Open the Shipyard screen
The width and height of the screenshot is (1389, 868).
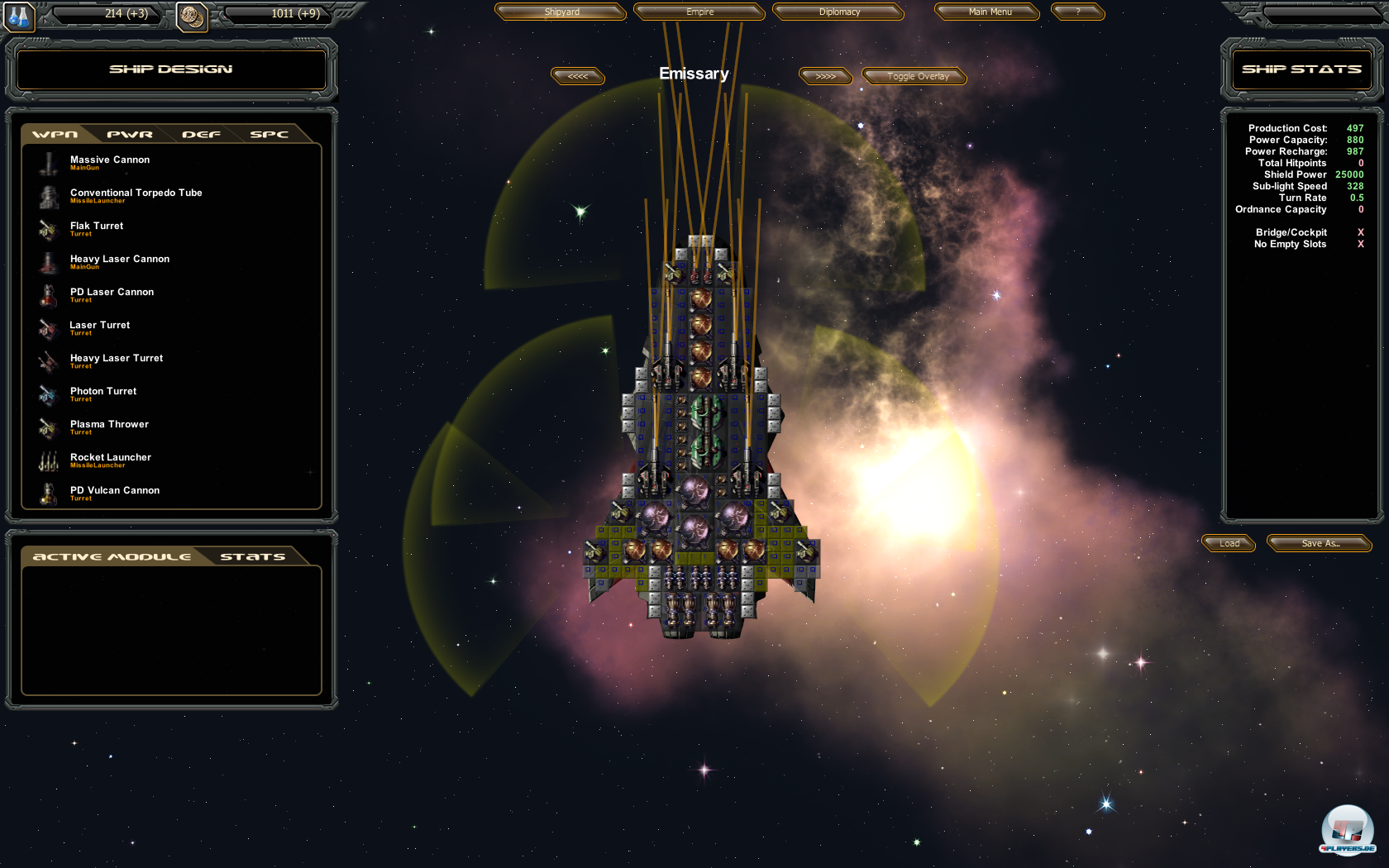coord(561,12)
